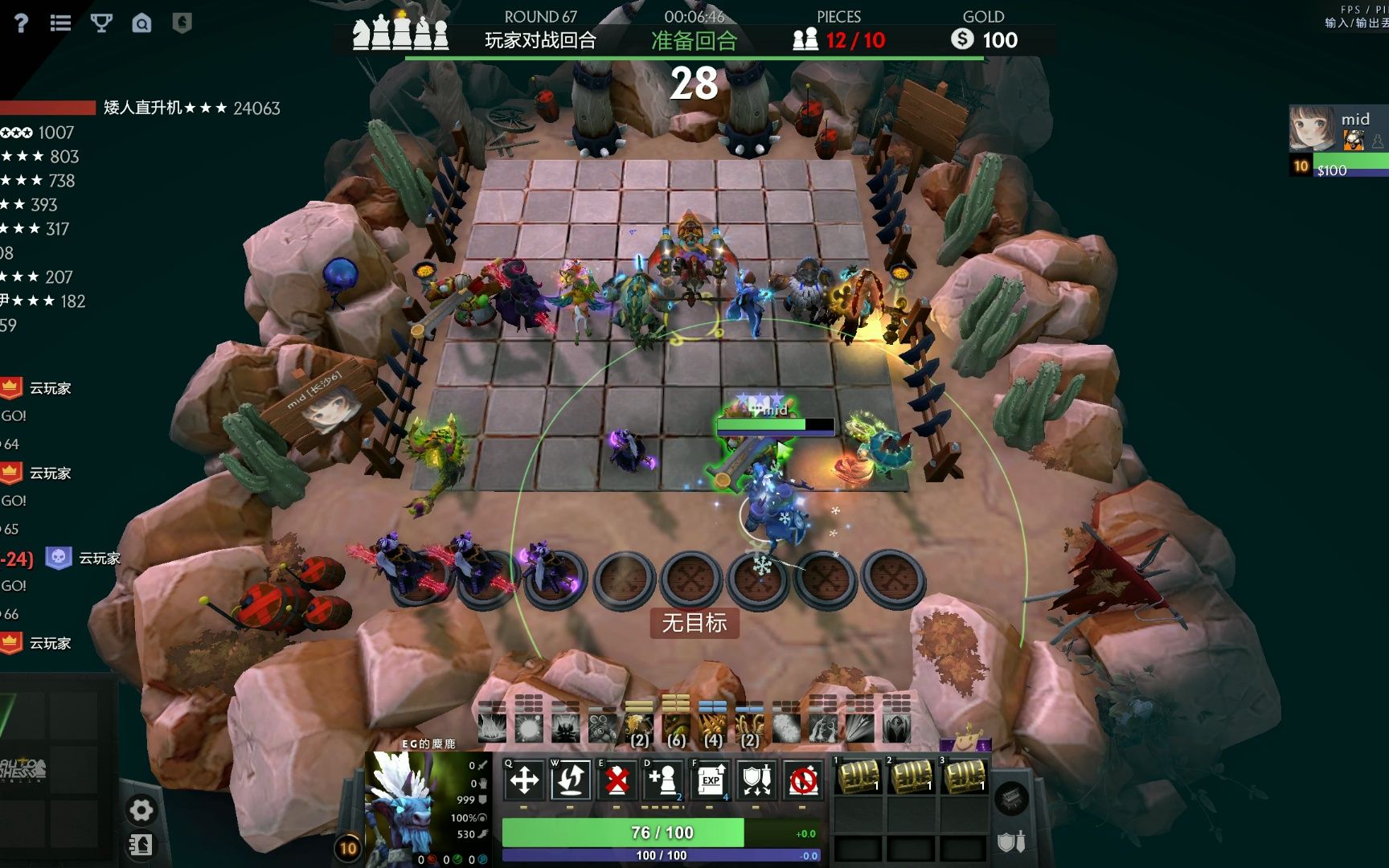Show the trophy leaderboard
1389x868 pixels.
101,23
